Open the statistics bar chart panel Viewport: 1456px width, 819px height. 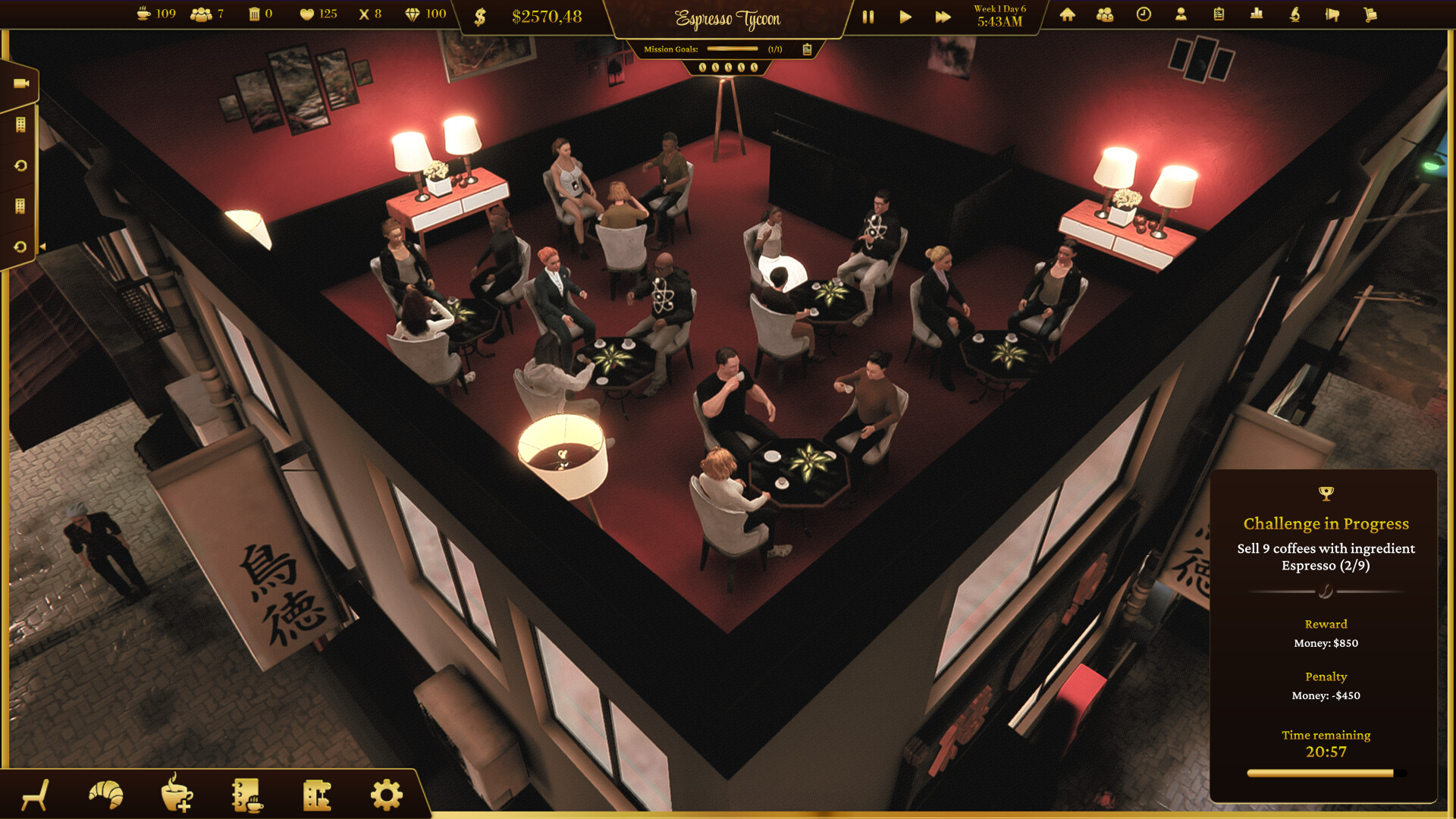pyautogui.click(x=1257, y=14)
